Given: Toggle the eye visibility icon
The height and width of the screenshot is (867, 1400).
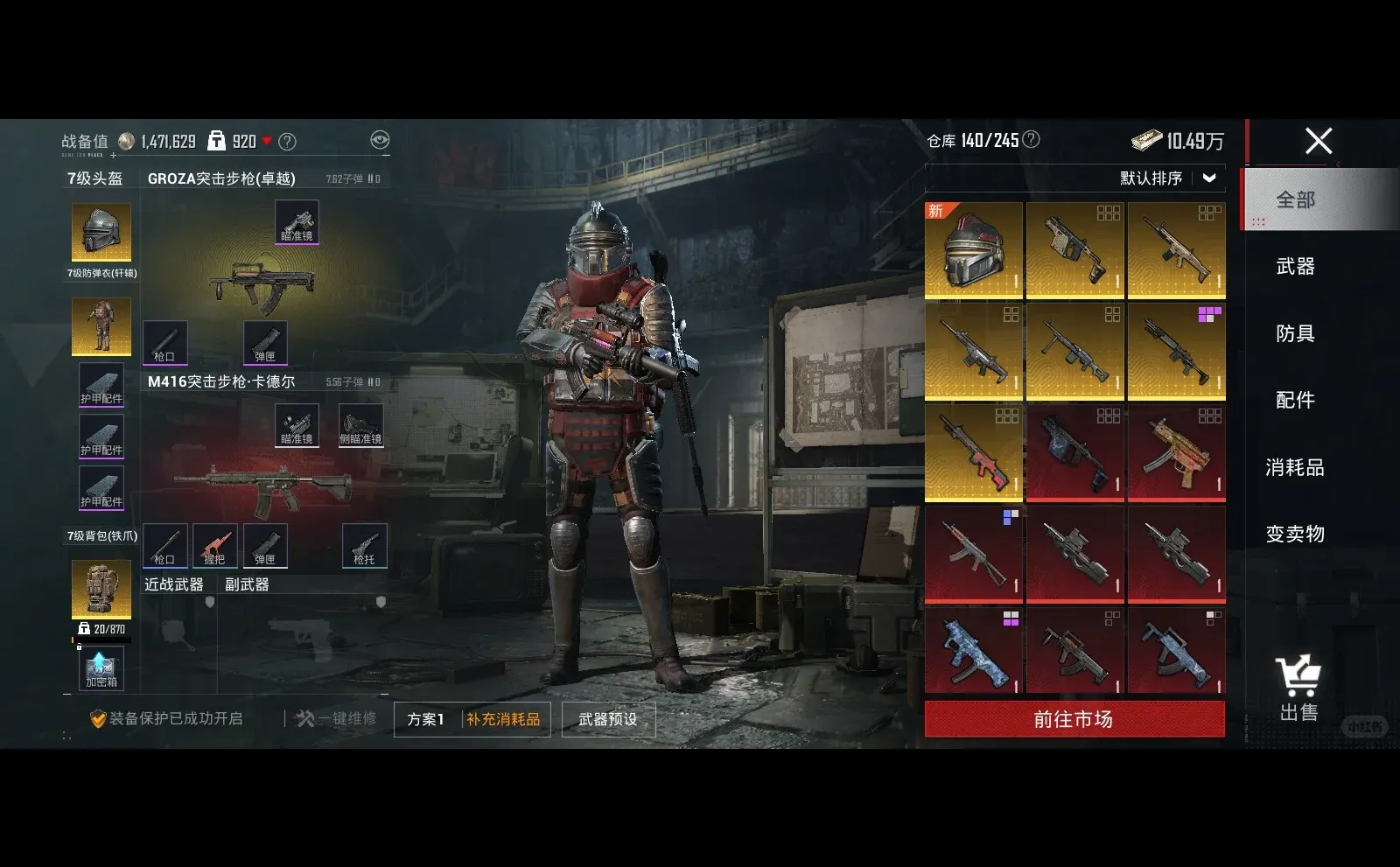Looking at the screenshot, I should [x=380, y=140].
